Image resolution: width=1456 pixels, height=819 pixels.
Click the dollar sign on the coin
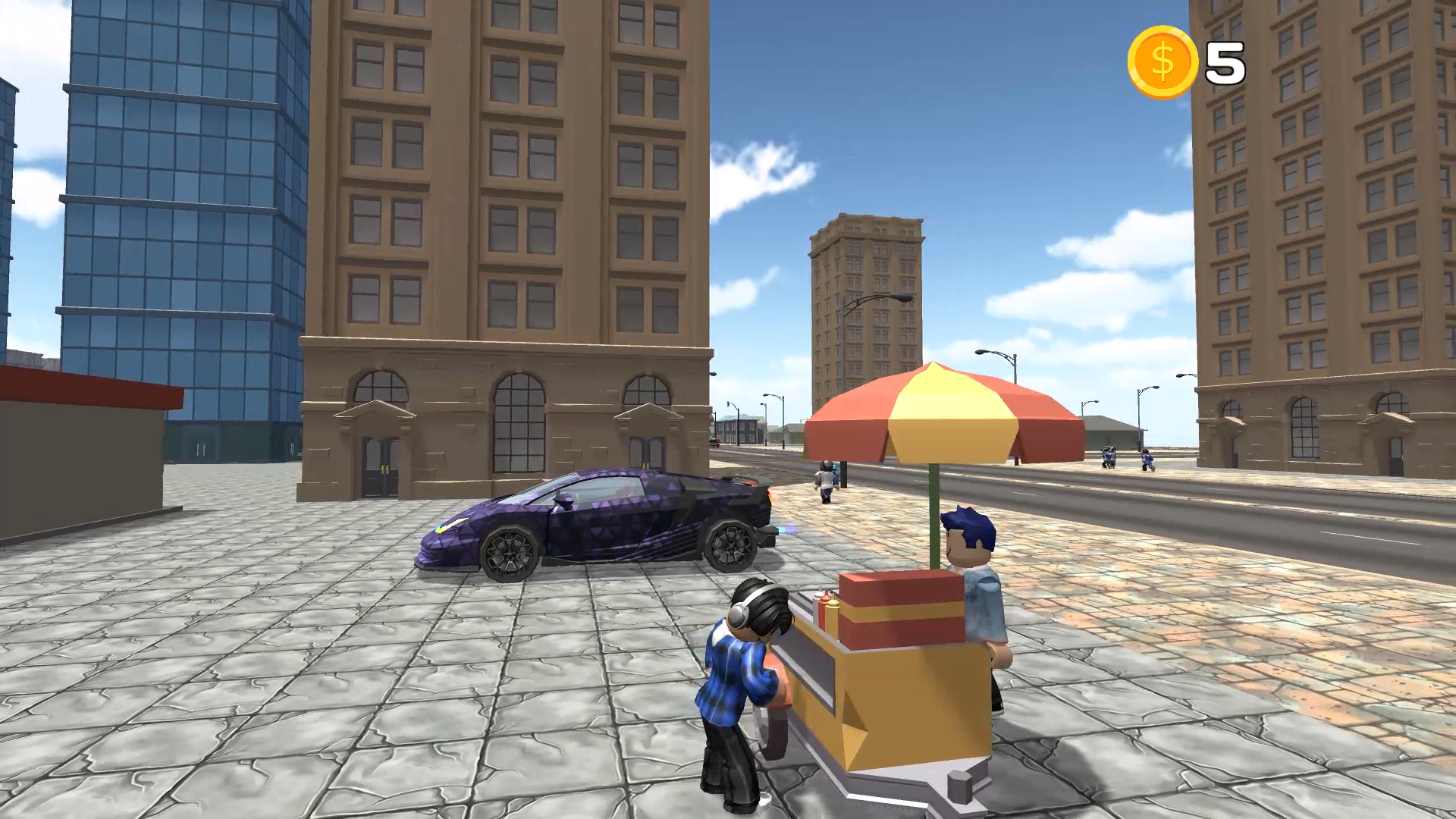point(1163,60)
